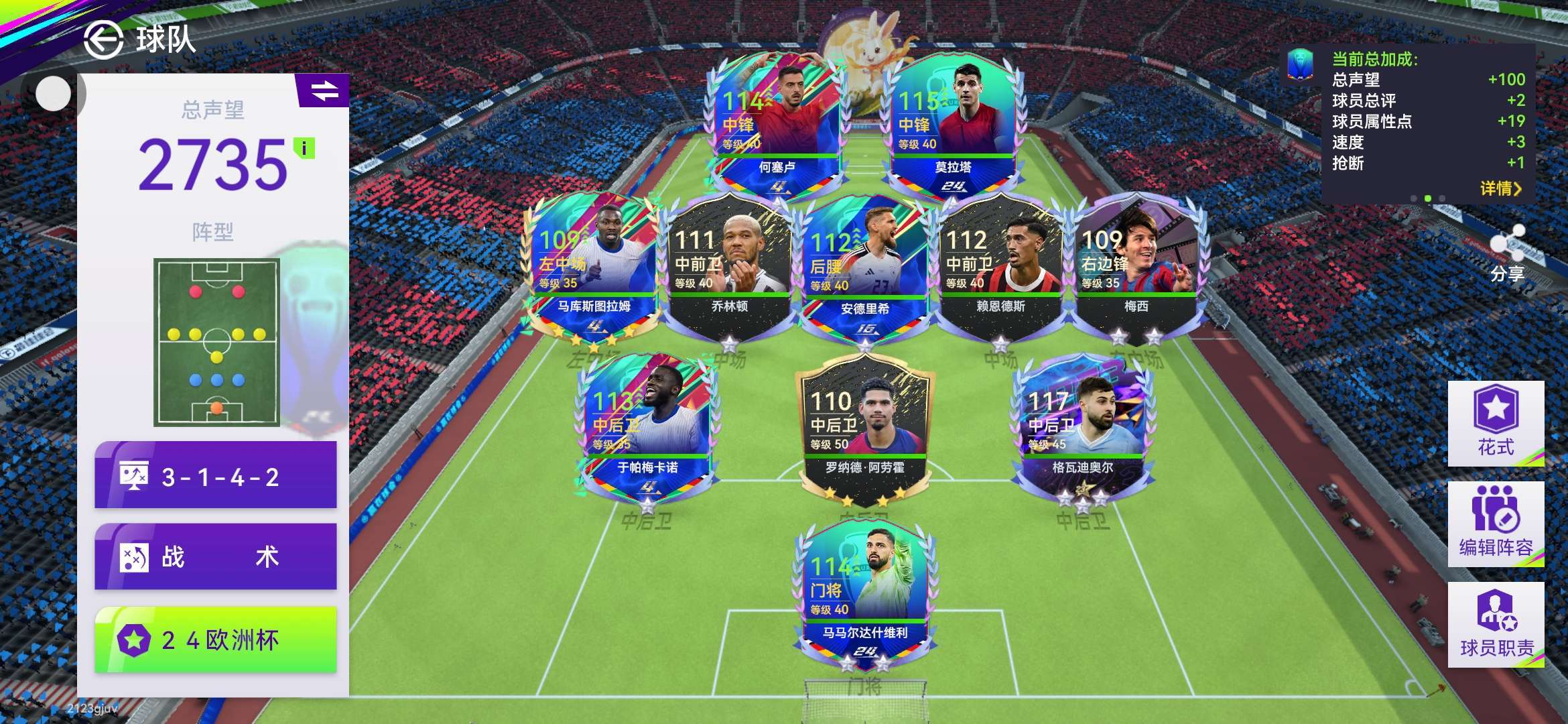Screen dimensions: 1568x724
Task: Open 编辑阵容 lineup editor
Action: pyautogui.click(x=1496, y=524)
